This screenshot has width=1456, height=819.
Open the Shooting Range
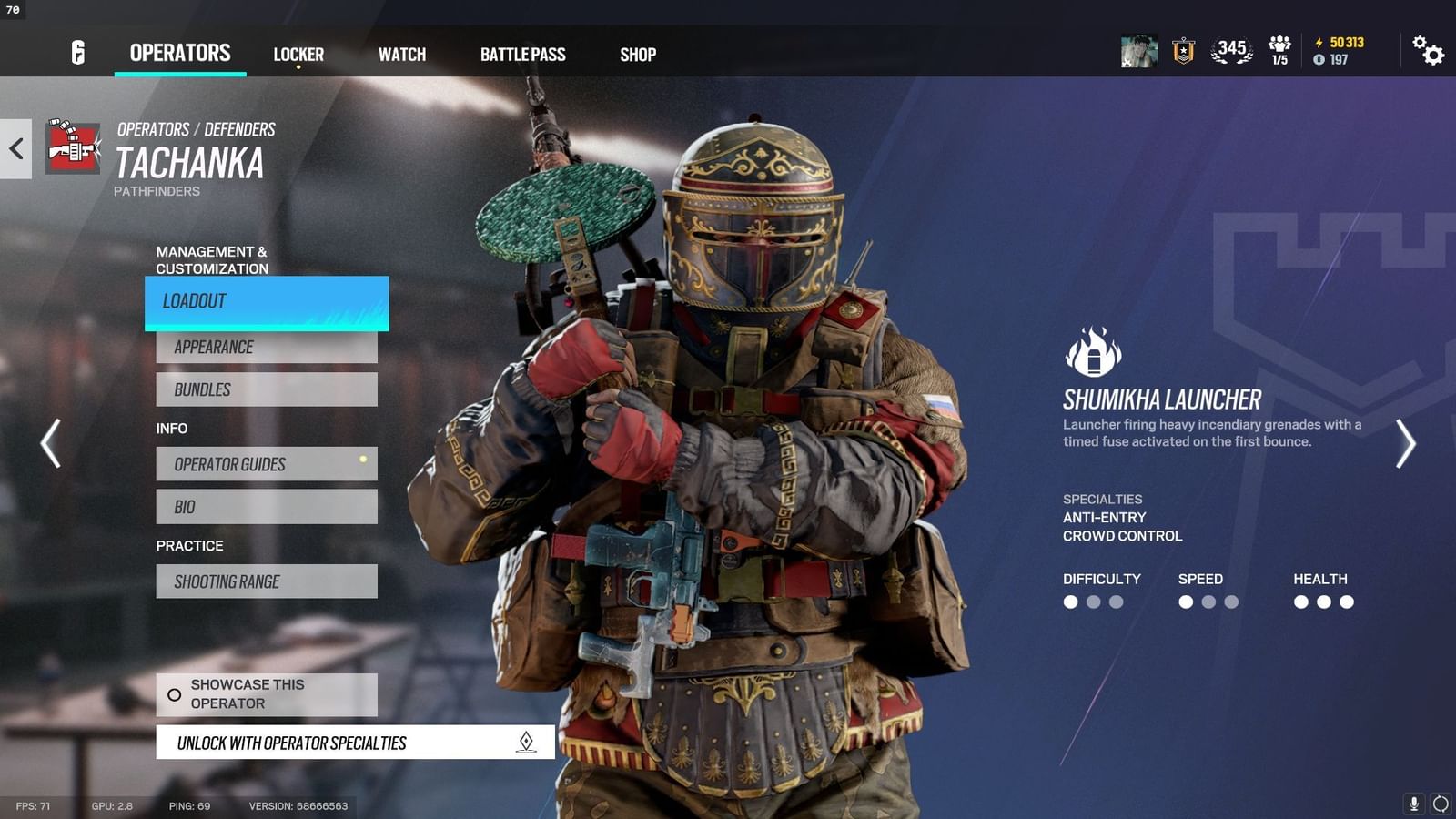coord(266,581)
